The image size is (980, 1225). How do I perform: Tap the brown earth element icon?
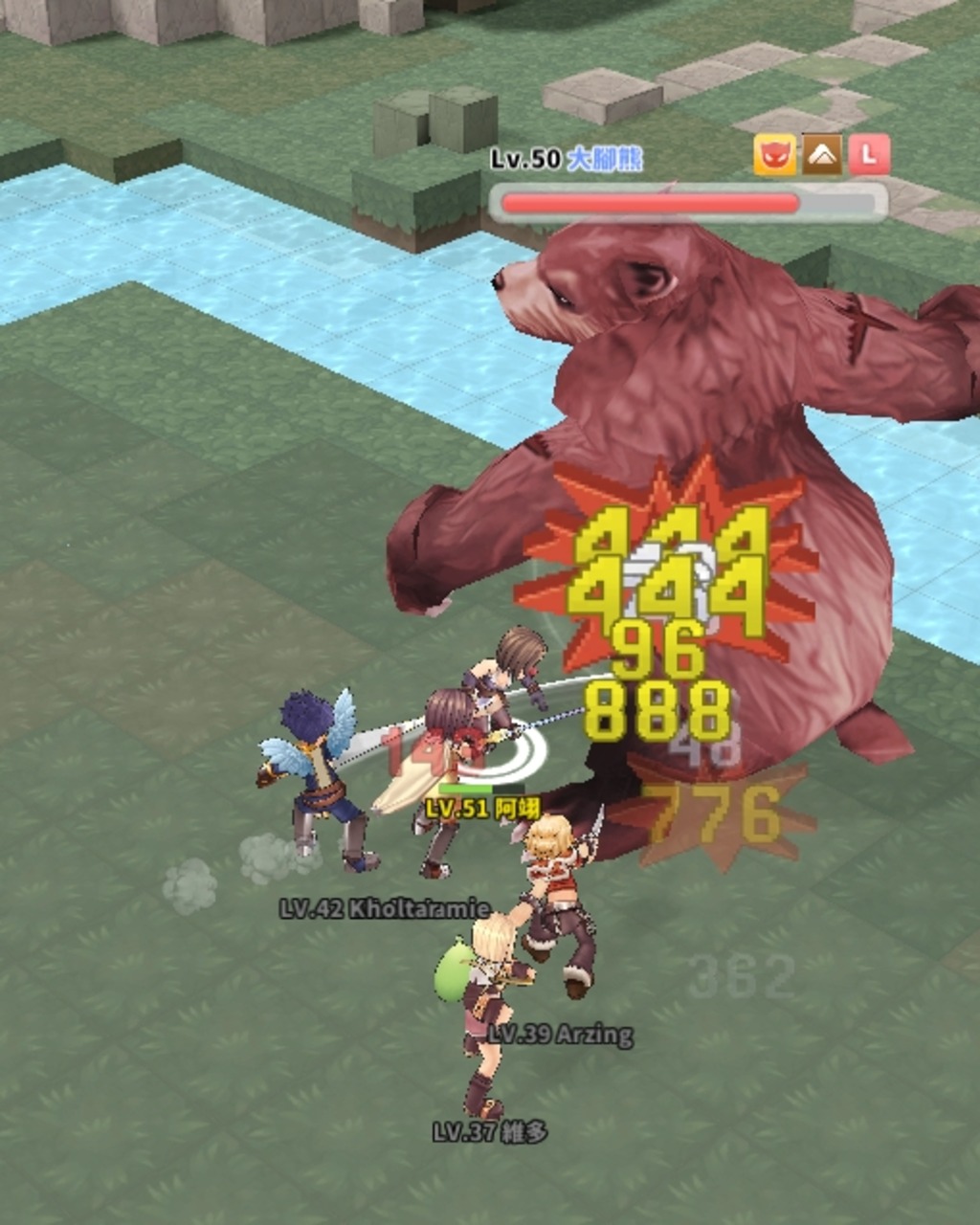pos(822,155)
